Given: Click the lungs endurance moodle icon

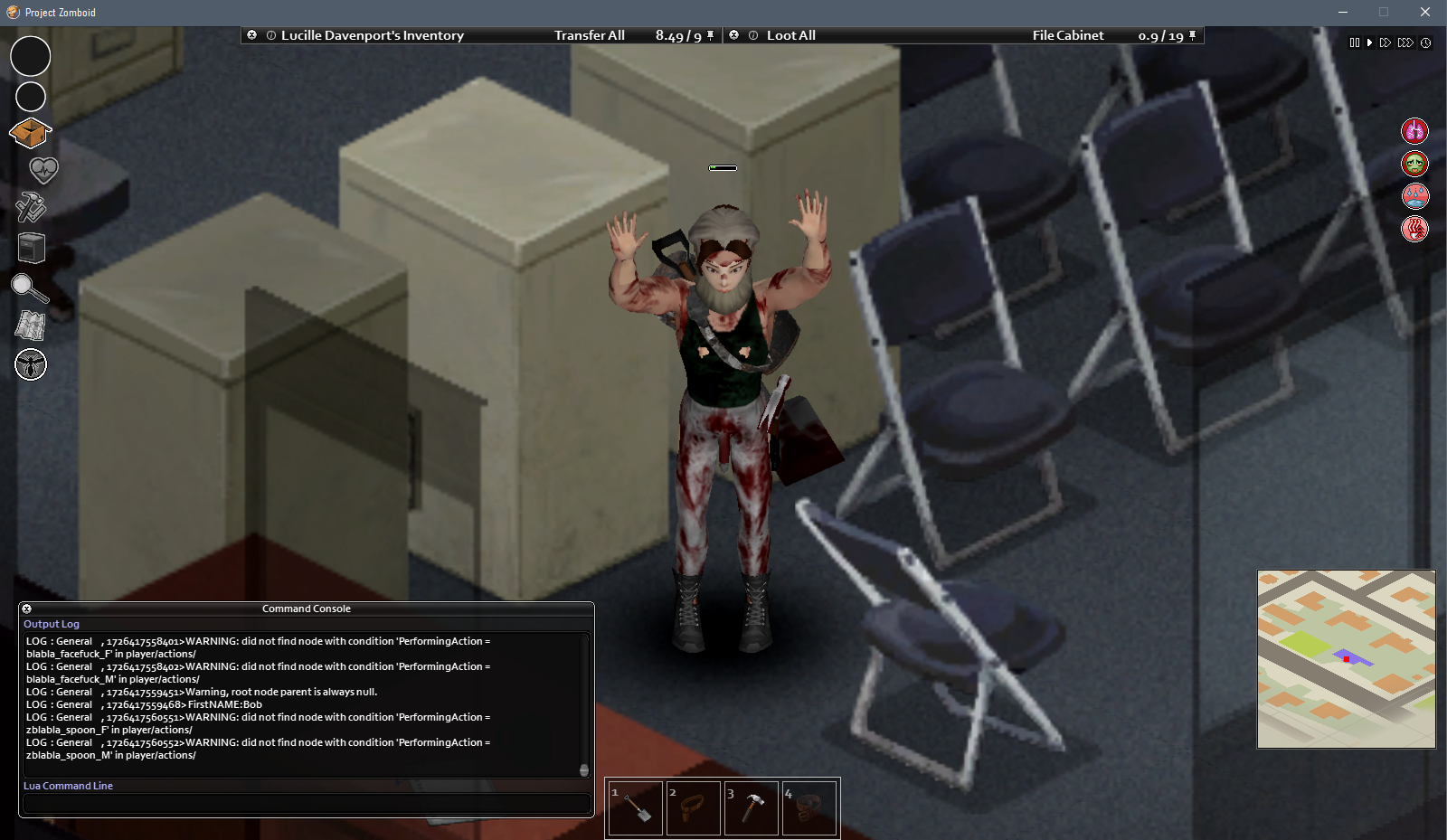Looking at the screenshot, I should 1414,131.
